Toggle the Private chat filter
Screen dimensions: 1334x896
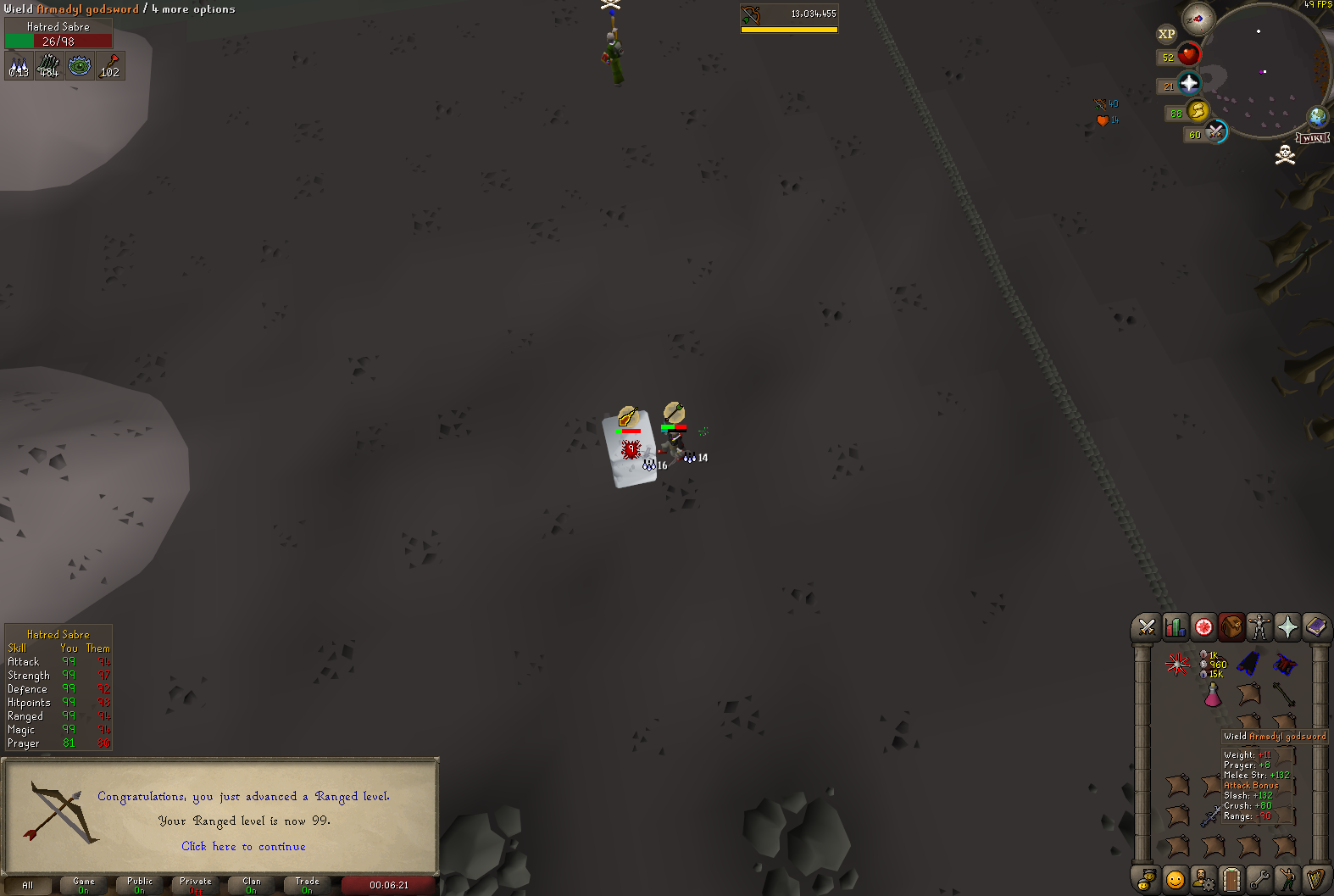click(x=196, y=885)
